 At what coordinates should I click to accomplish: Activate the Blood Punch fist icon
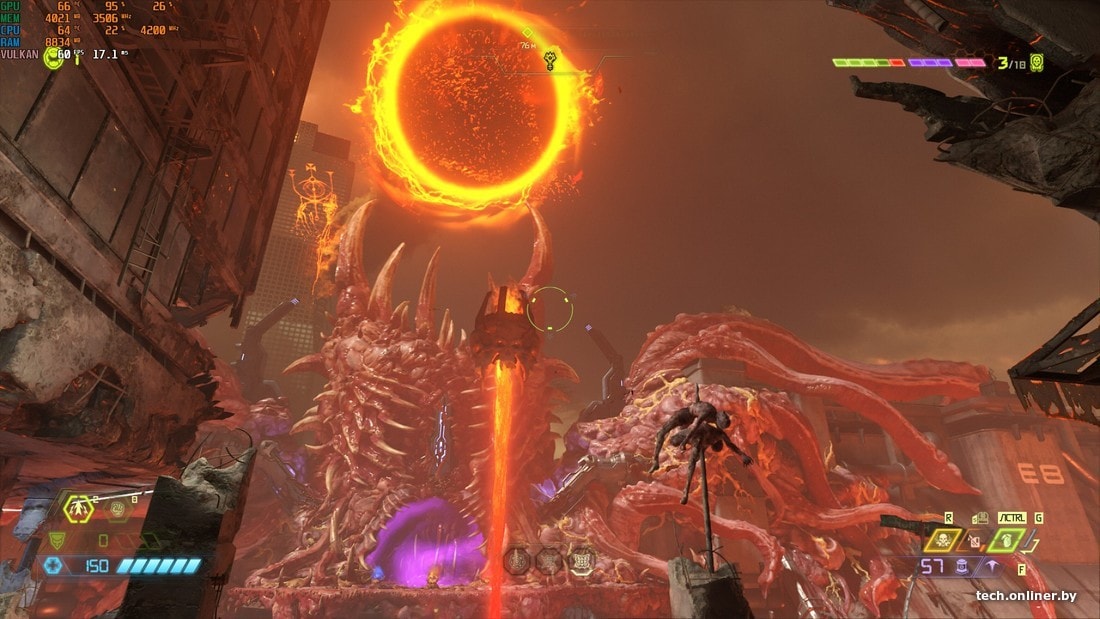point(117,510)
